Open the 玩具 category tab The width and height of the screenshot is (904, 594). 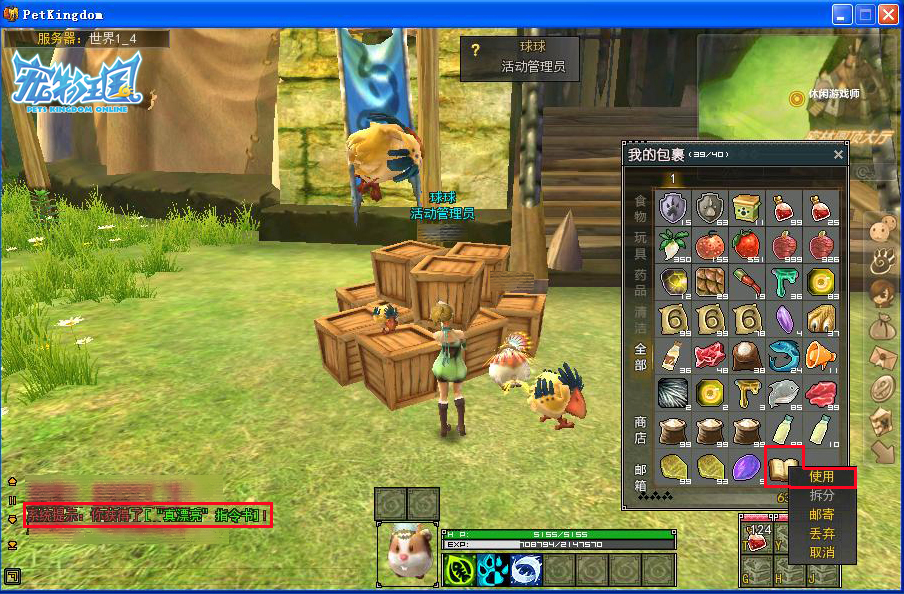(x=640, y=246)
